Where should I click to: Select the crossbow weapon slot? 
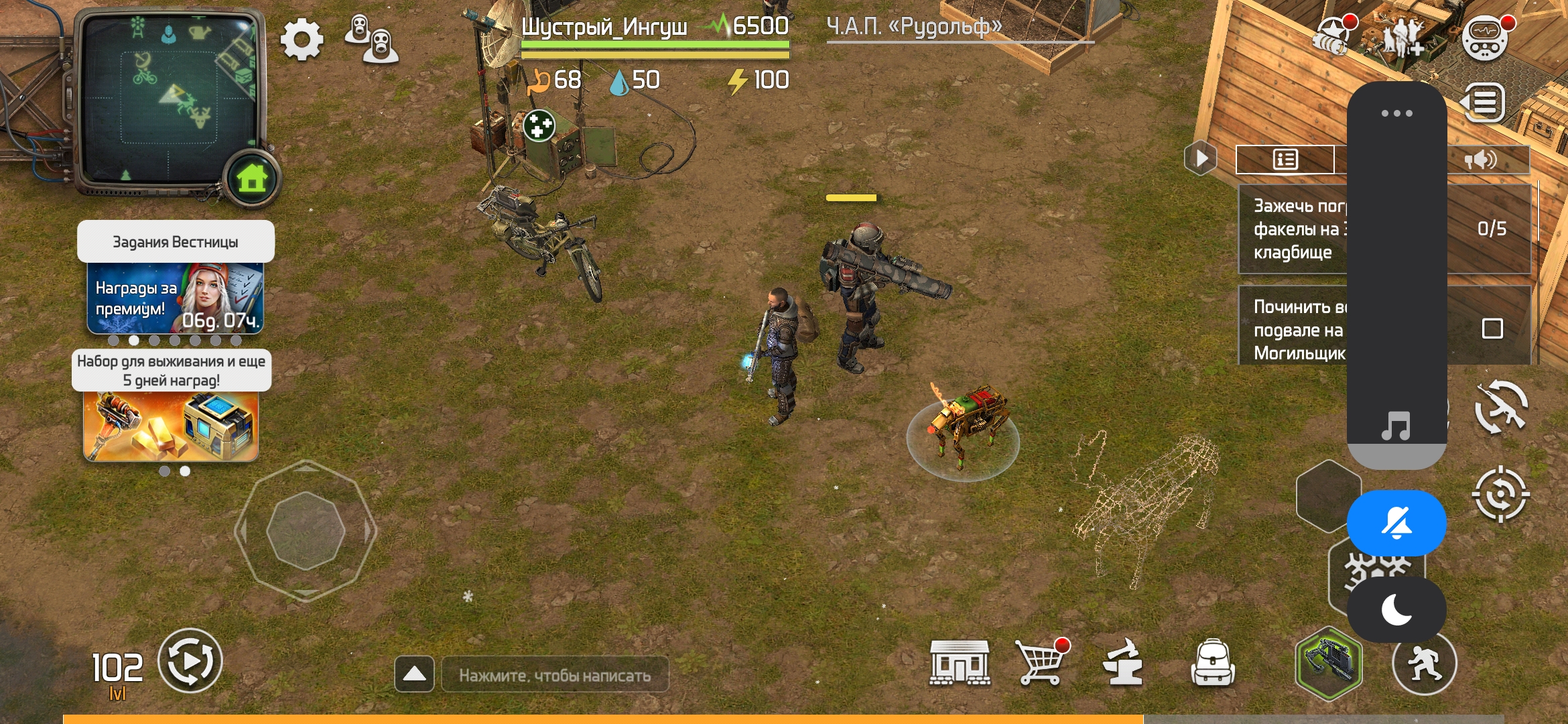[x=1328, y=663]
